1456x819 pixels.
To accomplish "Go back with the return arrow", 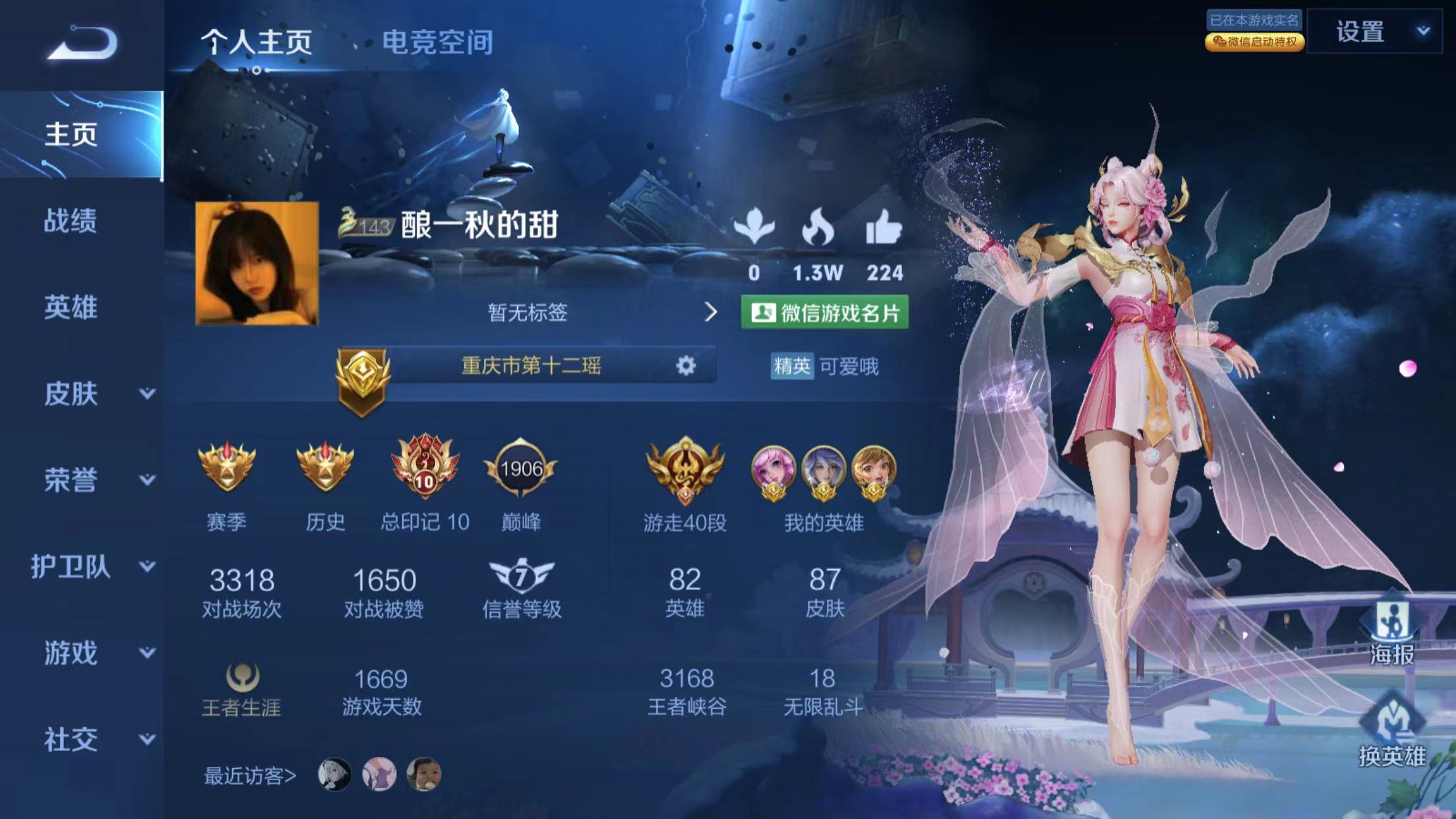I will coord(83,44).
